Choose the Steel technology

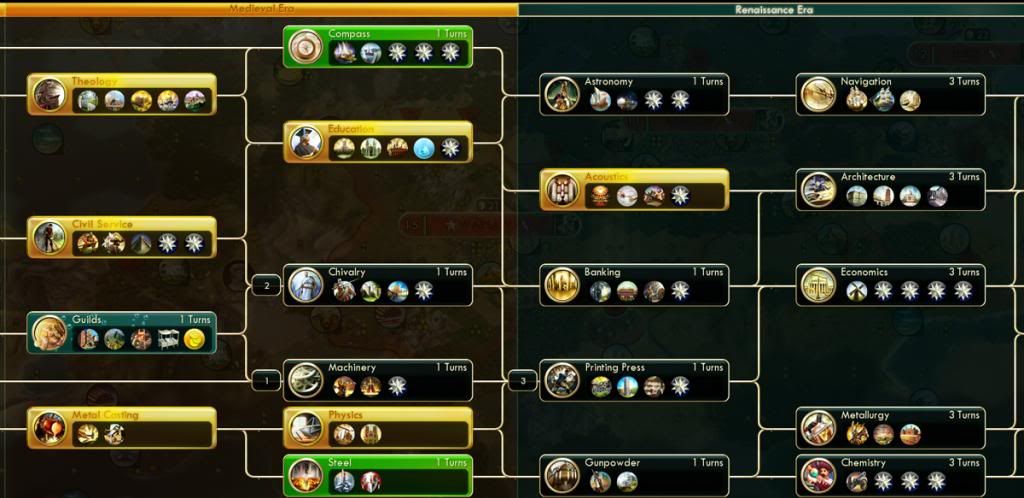378,474
